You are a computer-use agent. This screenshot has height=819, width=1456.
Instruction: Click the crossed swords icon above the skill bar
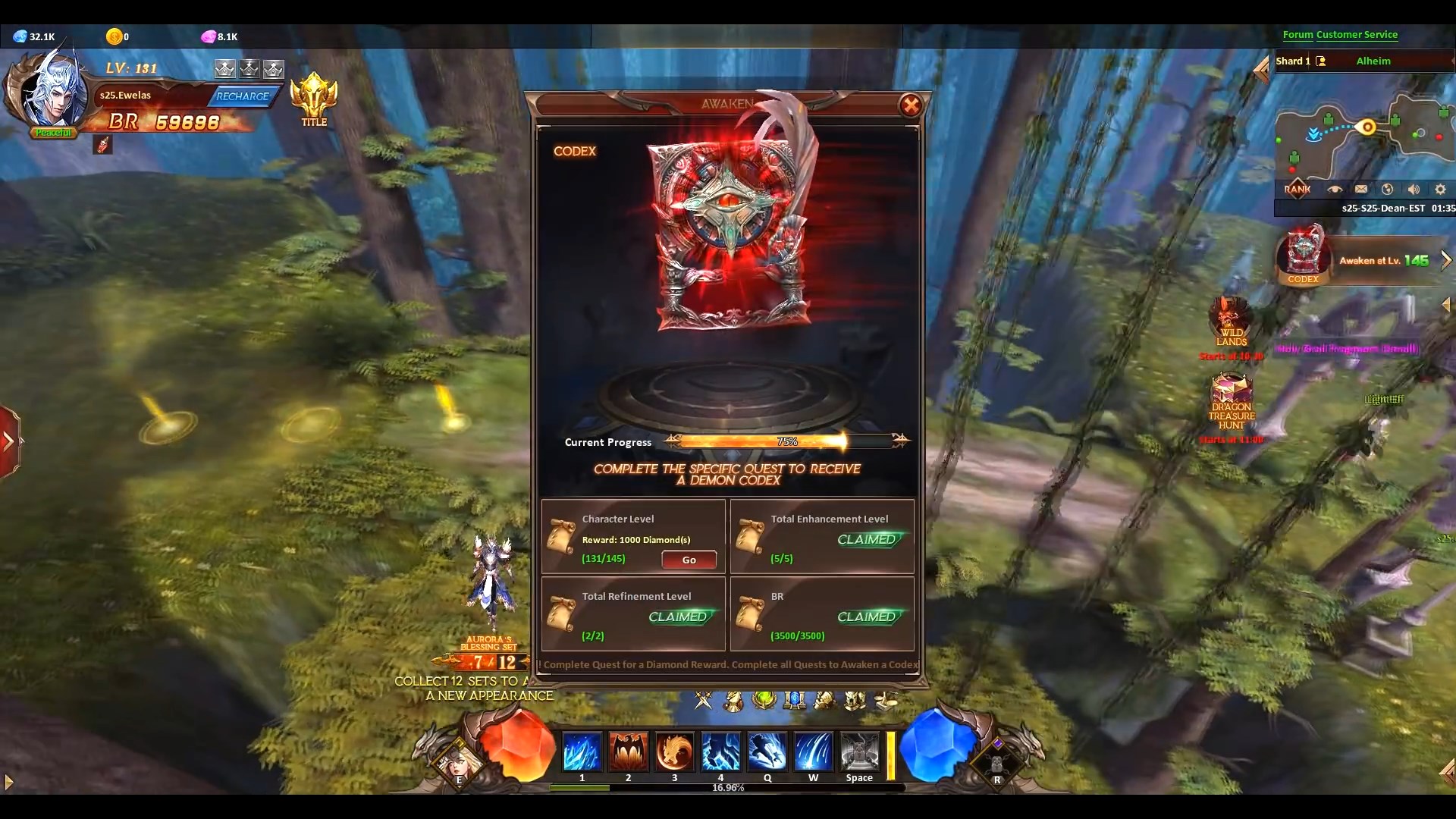(703, 701)
